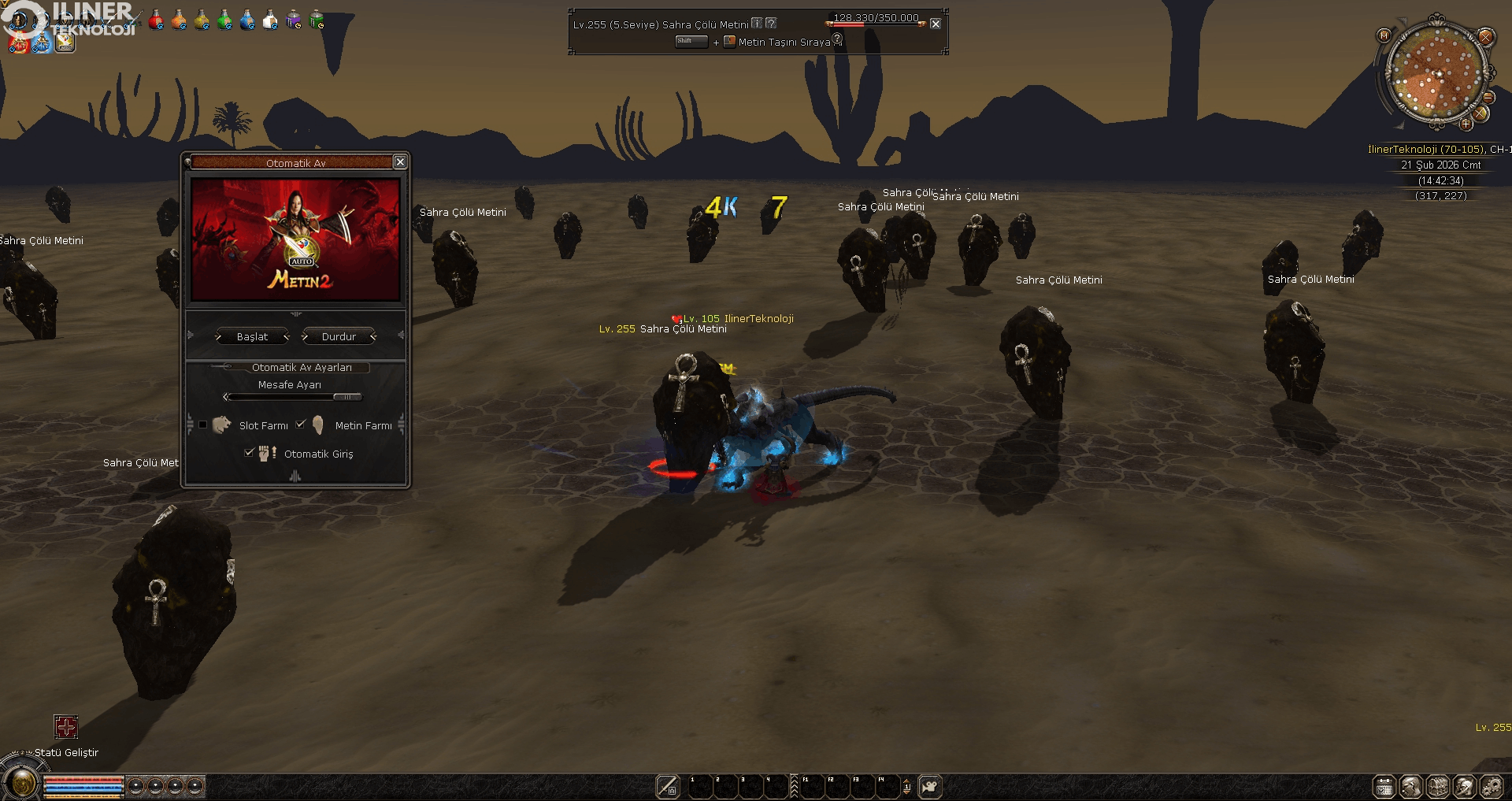
Task: Click the camera icon beside the quick slots
Action: coord(930,786)
